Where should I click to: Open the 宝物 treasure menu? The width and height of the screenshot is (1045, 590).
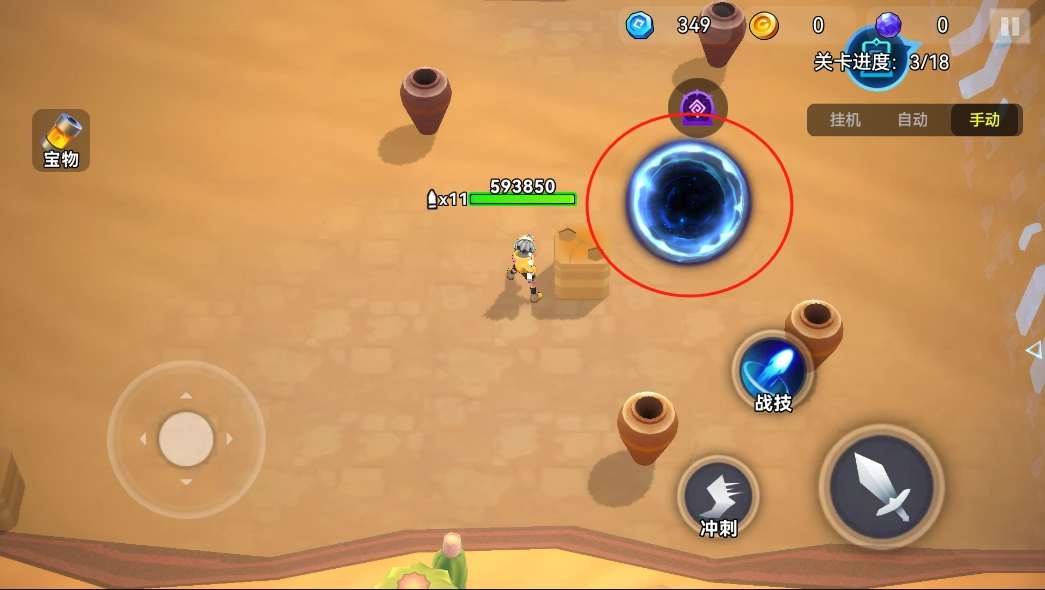click(x=61, y=140)
